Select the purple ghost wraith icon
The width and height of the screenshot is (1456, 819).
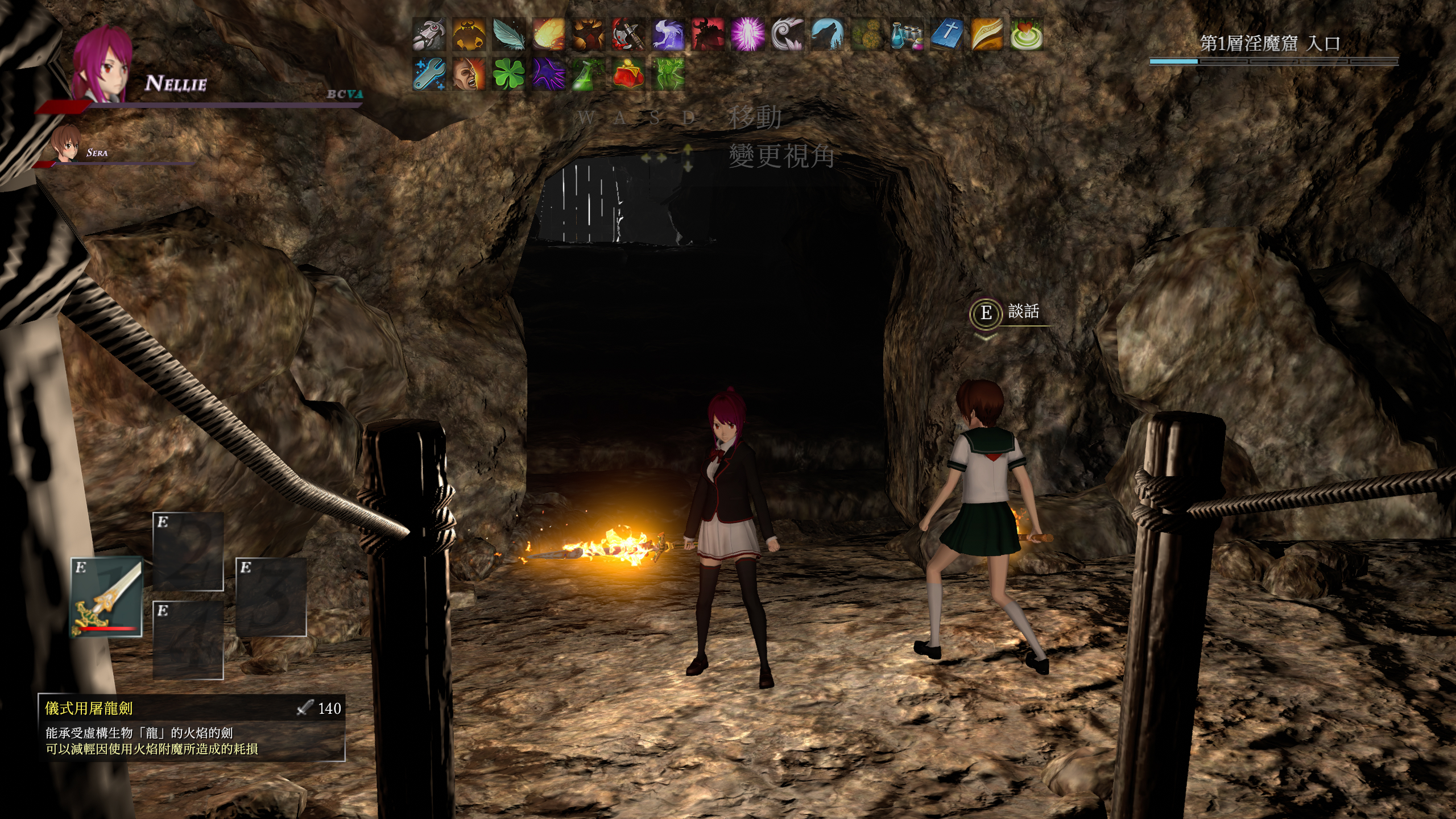coord(668,34)
